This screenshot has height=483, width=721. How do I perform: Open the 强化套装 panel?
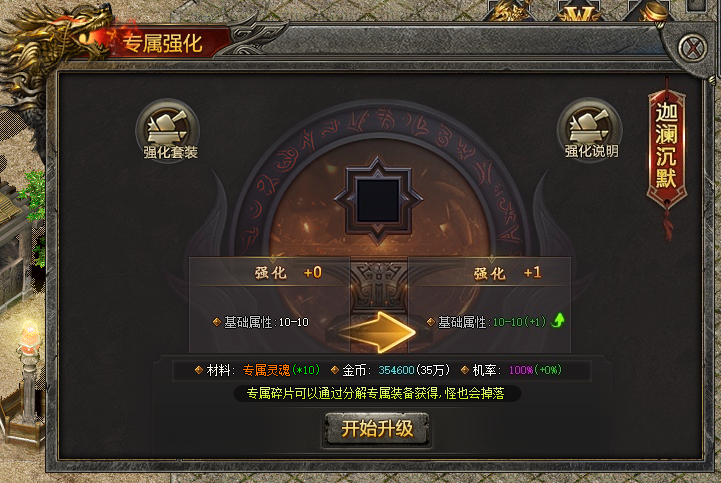coord(168,128)
